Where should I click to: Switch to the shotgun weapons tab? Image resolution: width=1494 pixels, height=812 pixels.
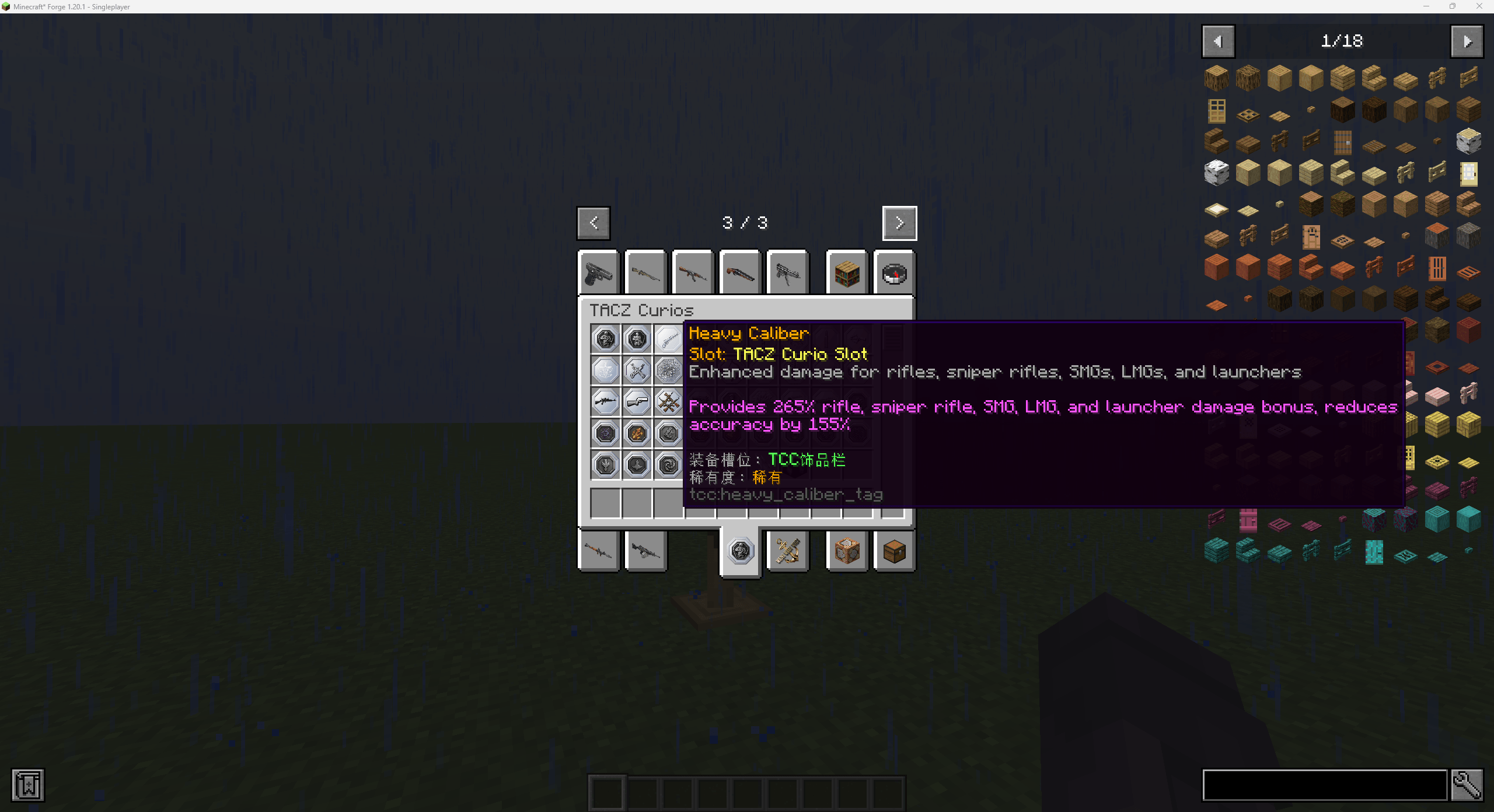pos(739,273)
